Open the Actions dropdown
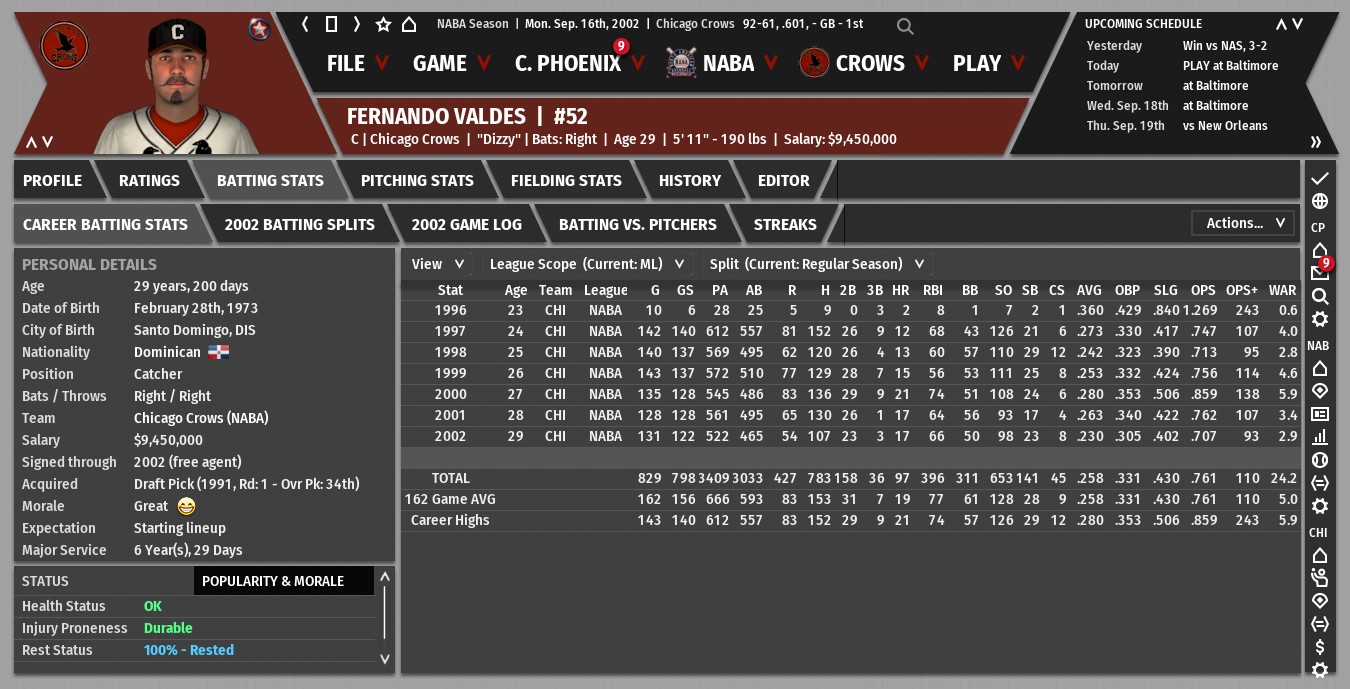The height and width of the screenshot is (689, 1350). tap(1243, 223)
